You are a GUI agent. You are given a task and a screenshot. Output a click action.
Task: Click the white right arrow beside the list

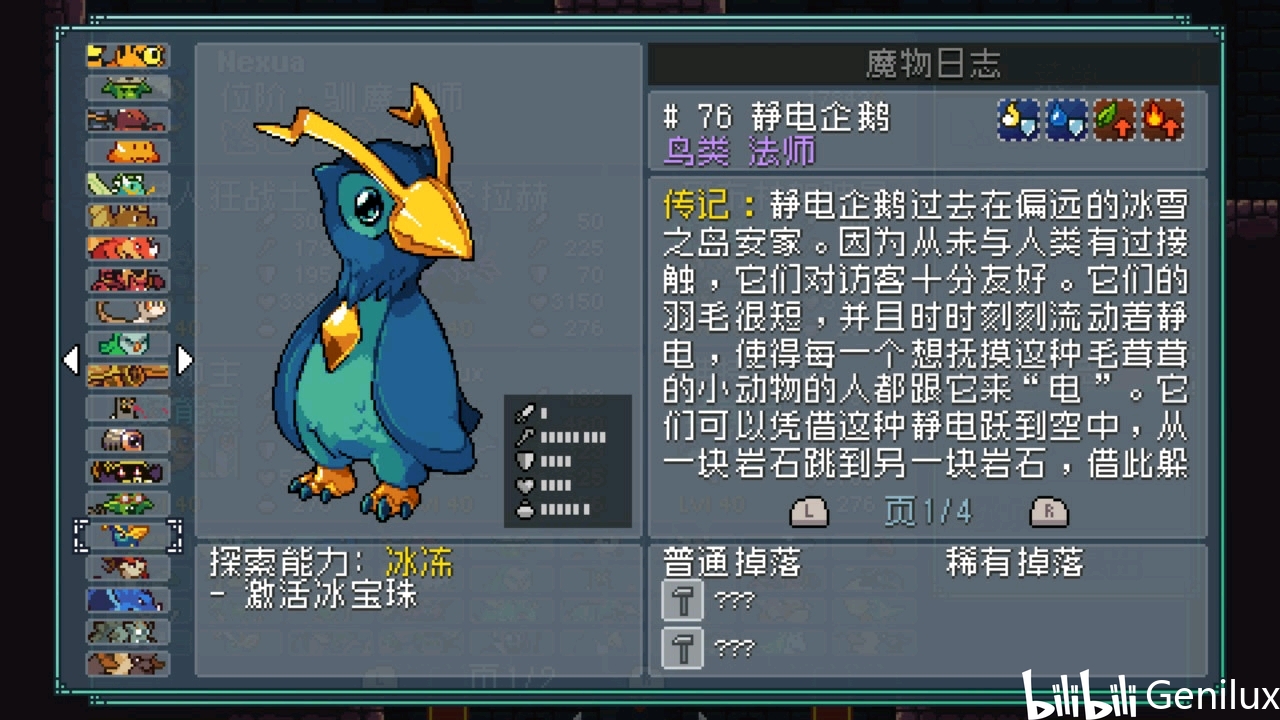[x=184, y=360]
